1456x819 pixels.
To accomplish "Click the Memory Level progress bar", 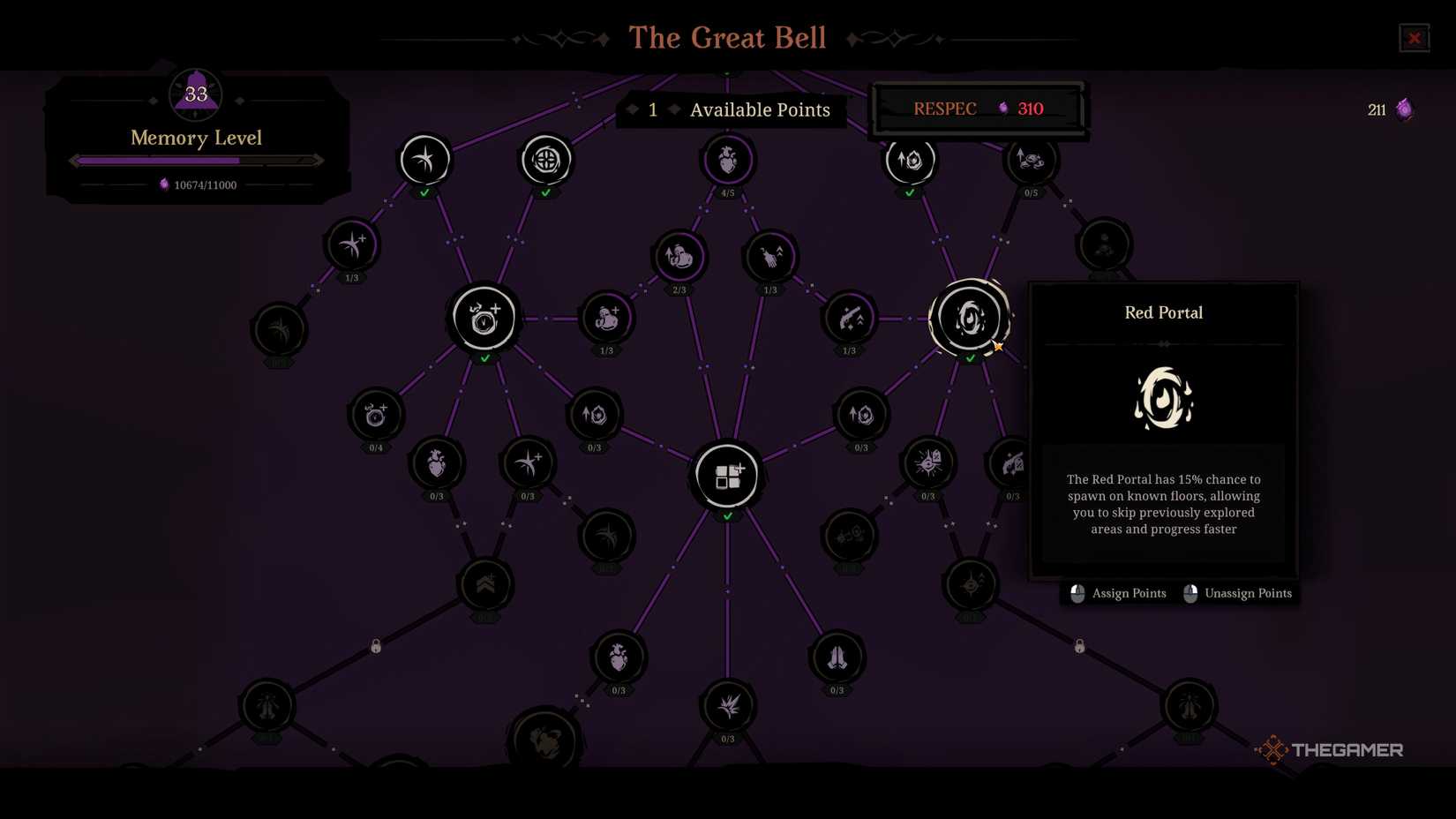I will 194,160.
